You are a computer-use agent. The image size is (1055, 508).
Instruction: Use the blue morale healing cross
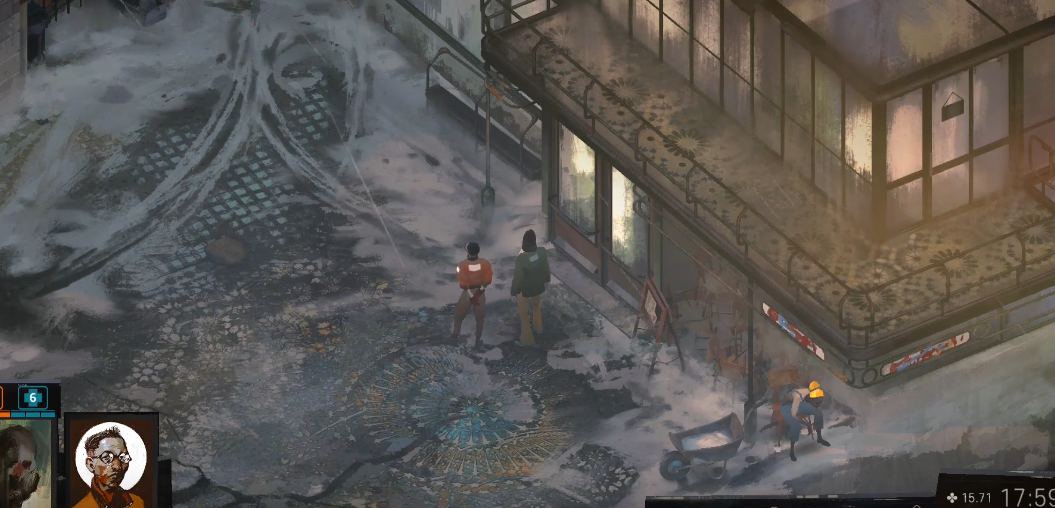pos(33,397)
